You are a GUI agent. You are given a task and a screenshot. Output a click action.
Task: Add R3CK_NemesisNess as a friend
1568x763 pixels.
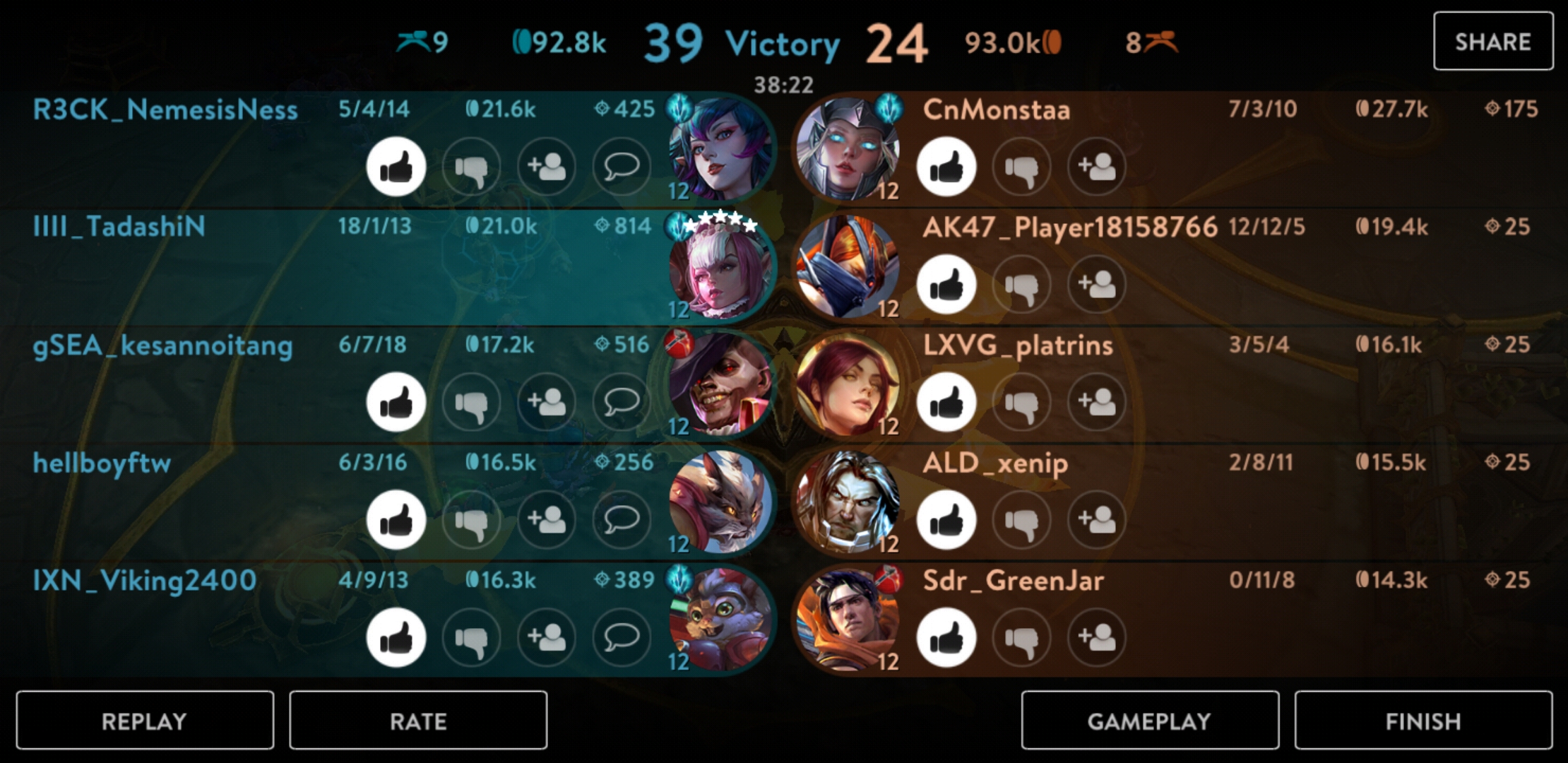pos(546,167)
